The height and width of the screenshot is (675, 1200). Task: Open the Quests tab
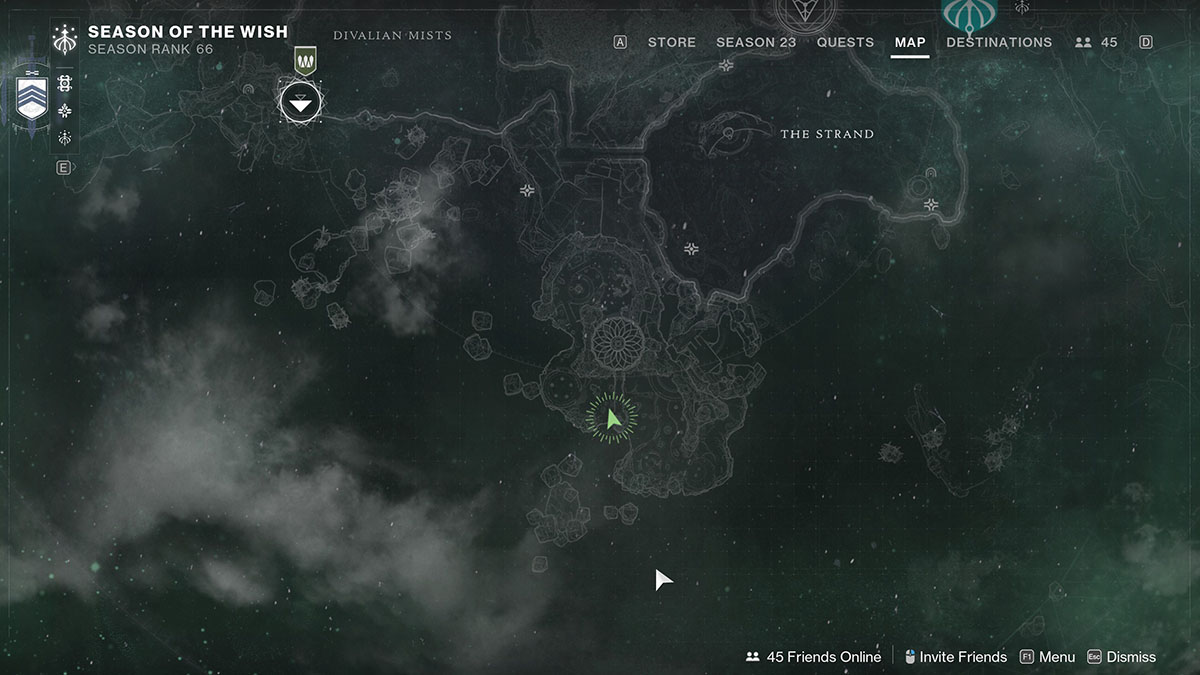[x=845, y=42]
